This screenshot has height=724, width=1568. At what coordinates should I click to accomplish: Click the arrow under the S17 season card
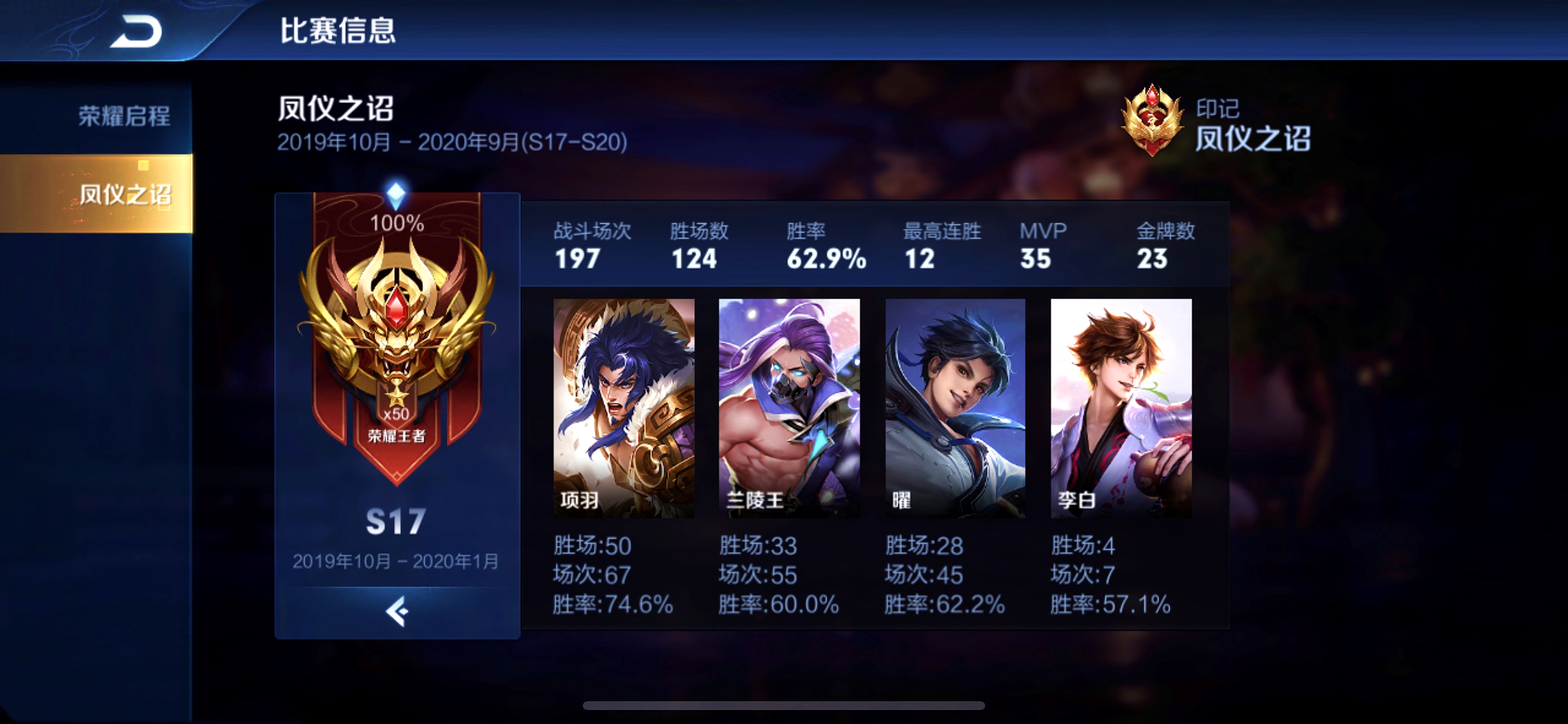tap(397, 611)
